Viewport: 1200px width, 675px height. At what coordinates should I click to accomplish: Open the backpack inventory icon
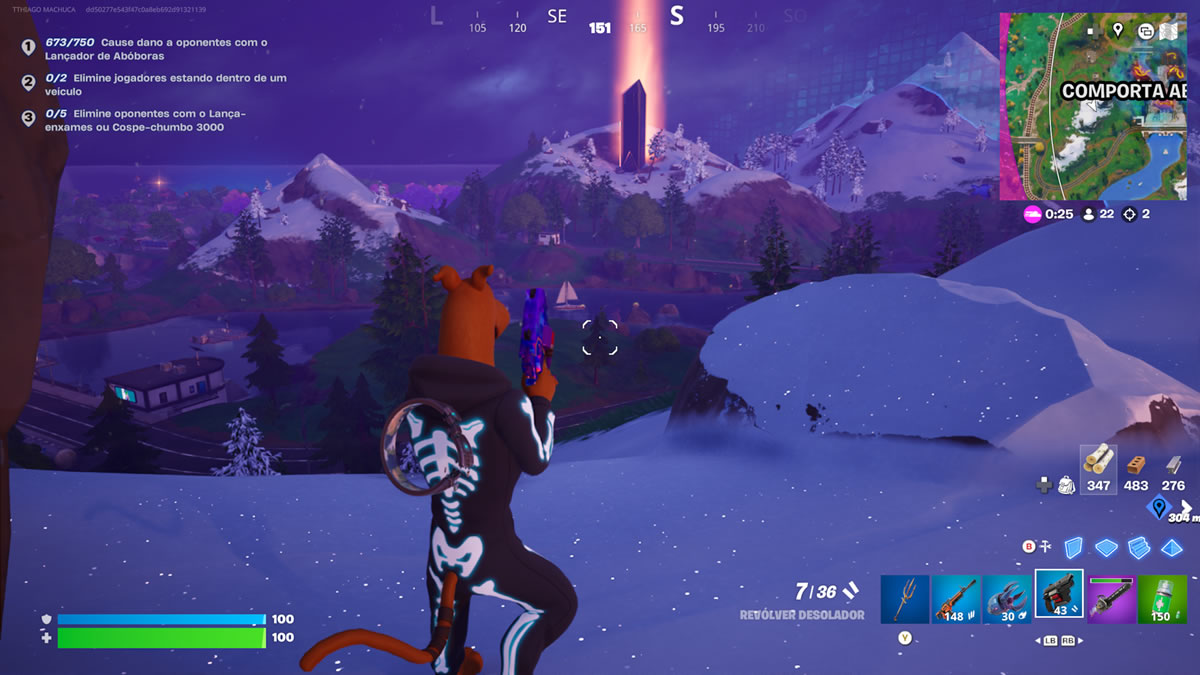[x=1066, y=484]
